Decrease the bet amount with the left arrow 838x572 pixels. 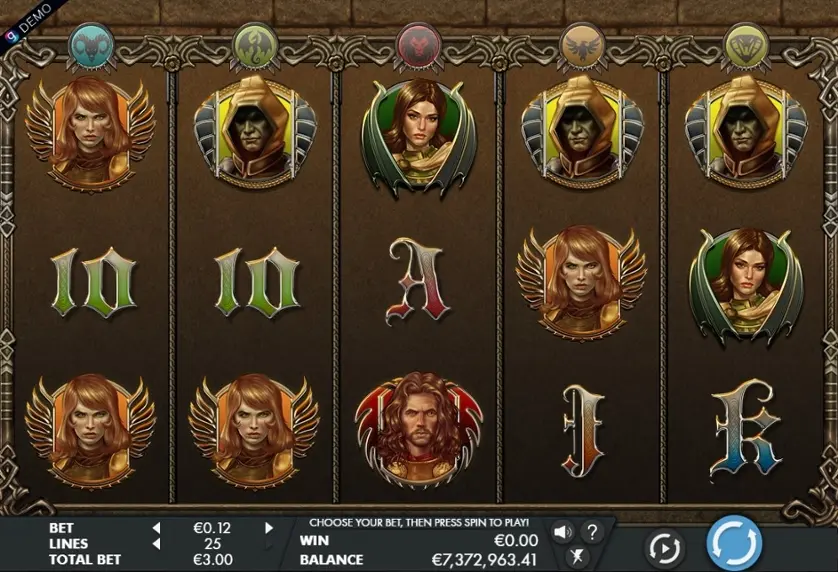tap(156, 527)
